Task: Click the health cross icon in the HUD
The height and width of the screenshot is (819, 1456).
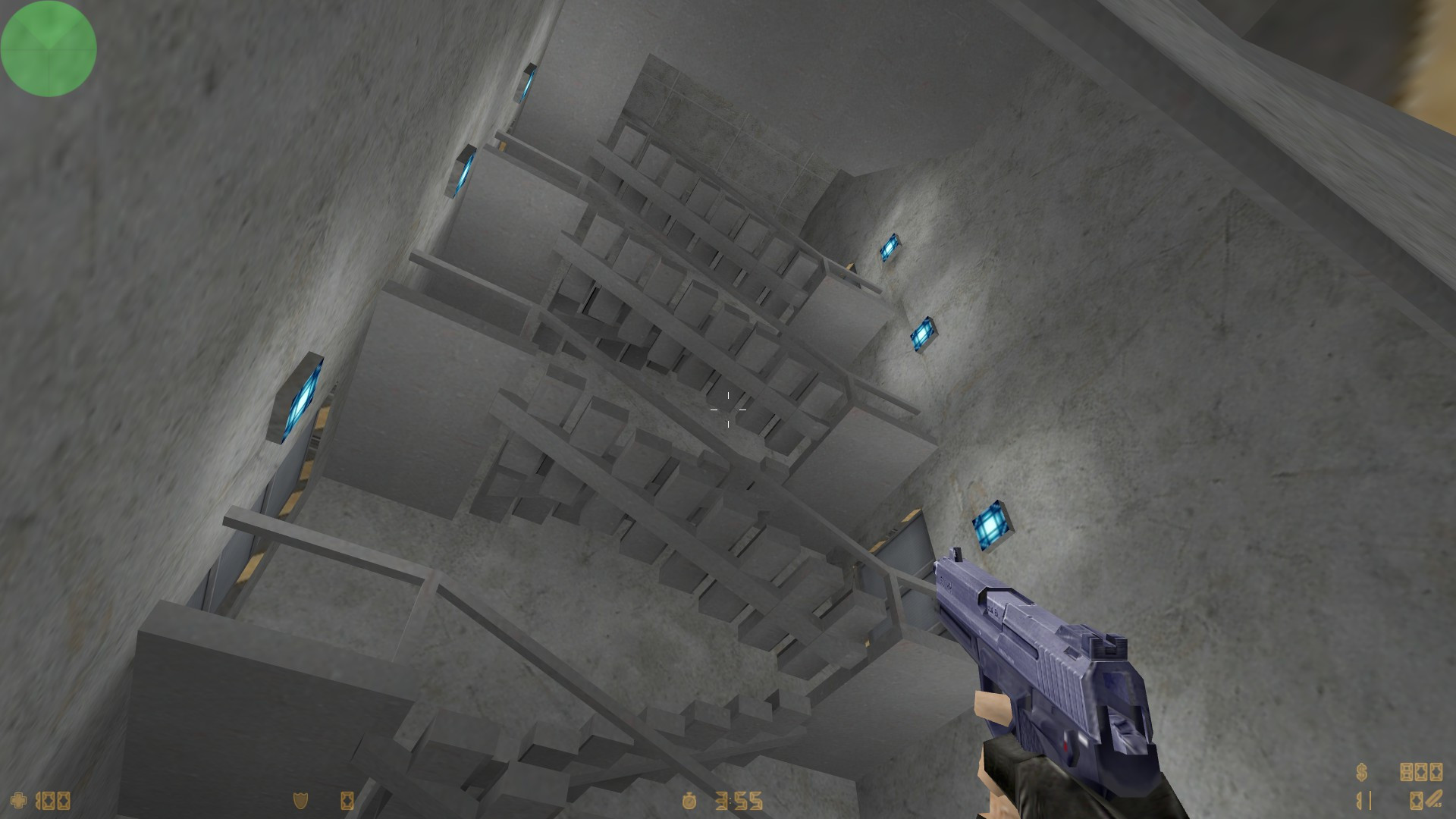Action: click(19, 800)
